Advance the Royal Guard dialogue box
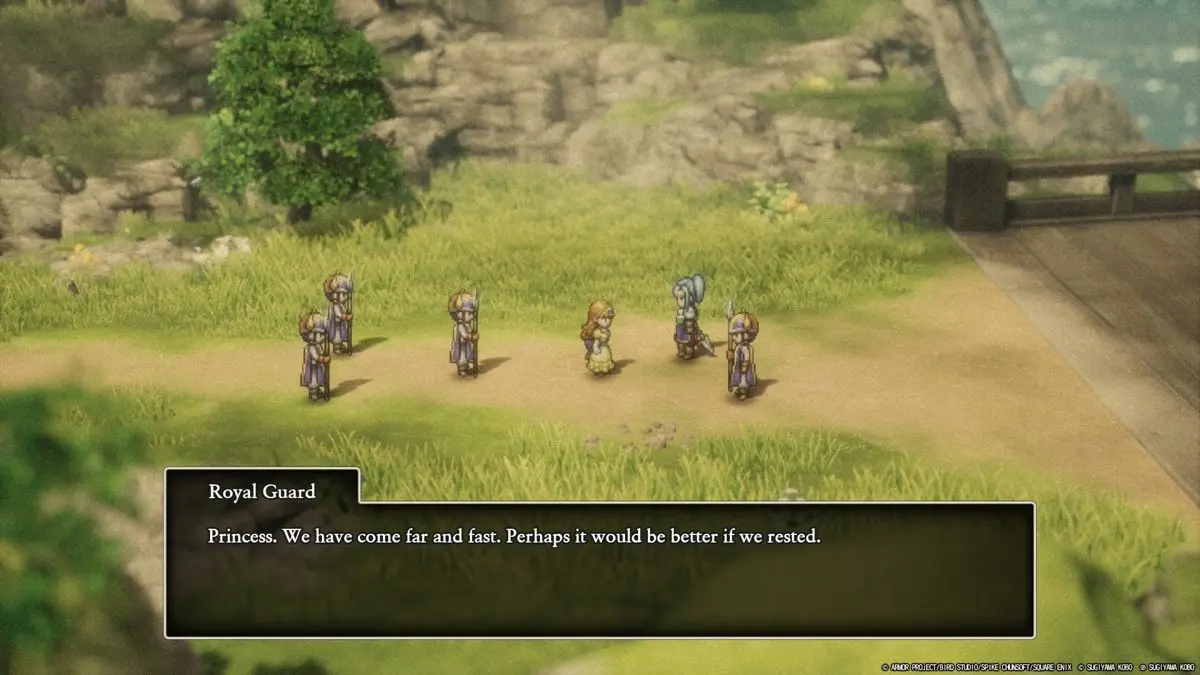The width and height of the screenshot is (1200, 675). point(600,569)
